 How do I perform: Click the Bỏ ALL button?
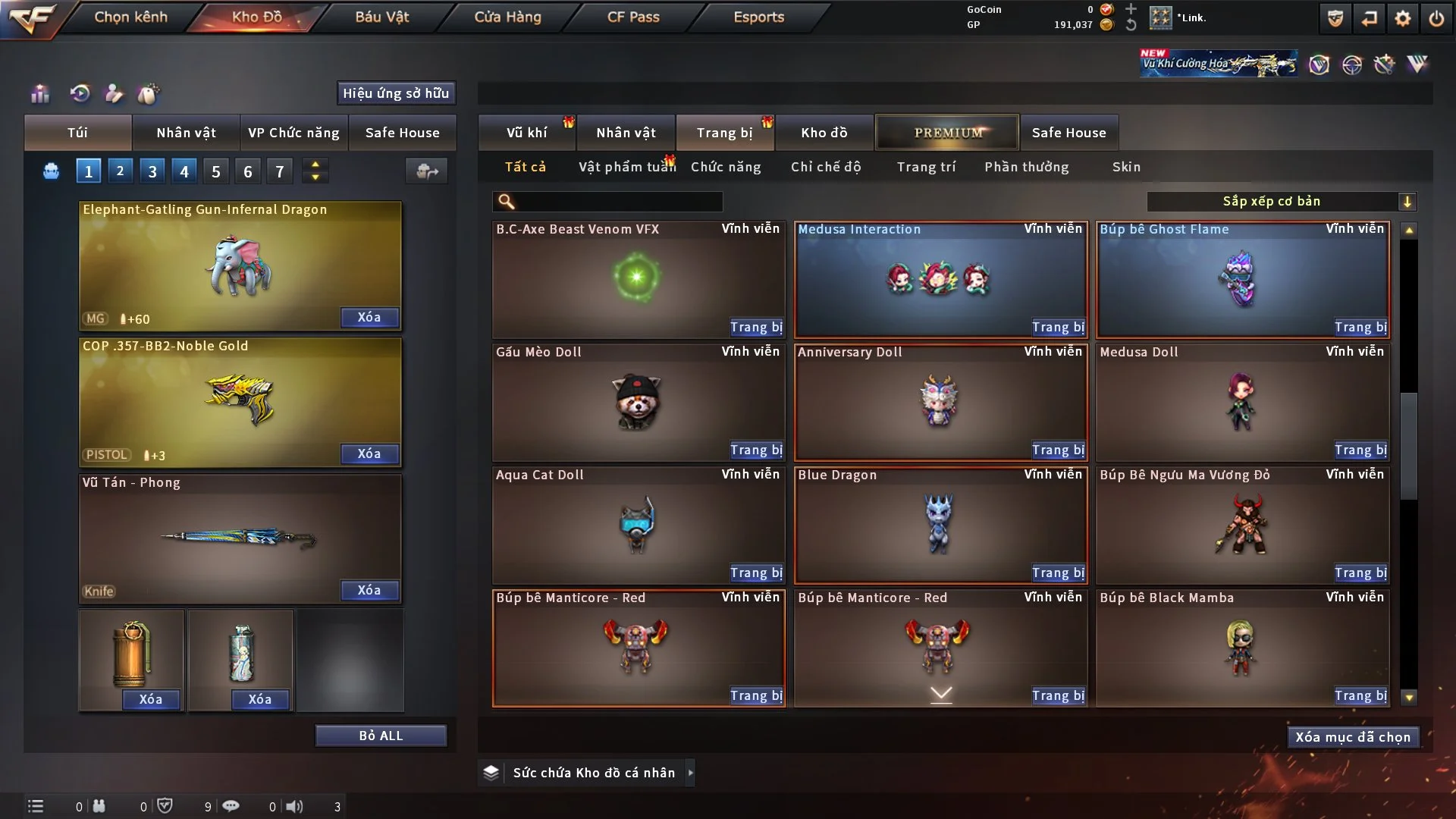click(x=381, y=736)
